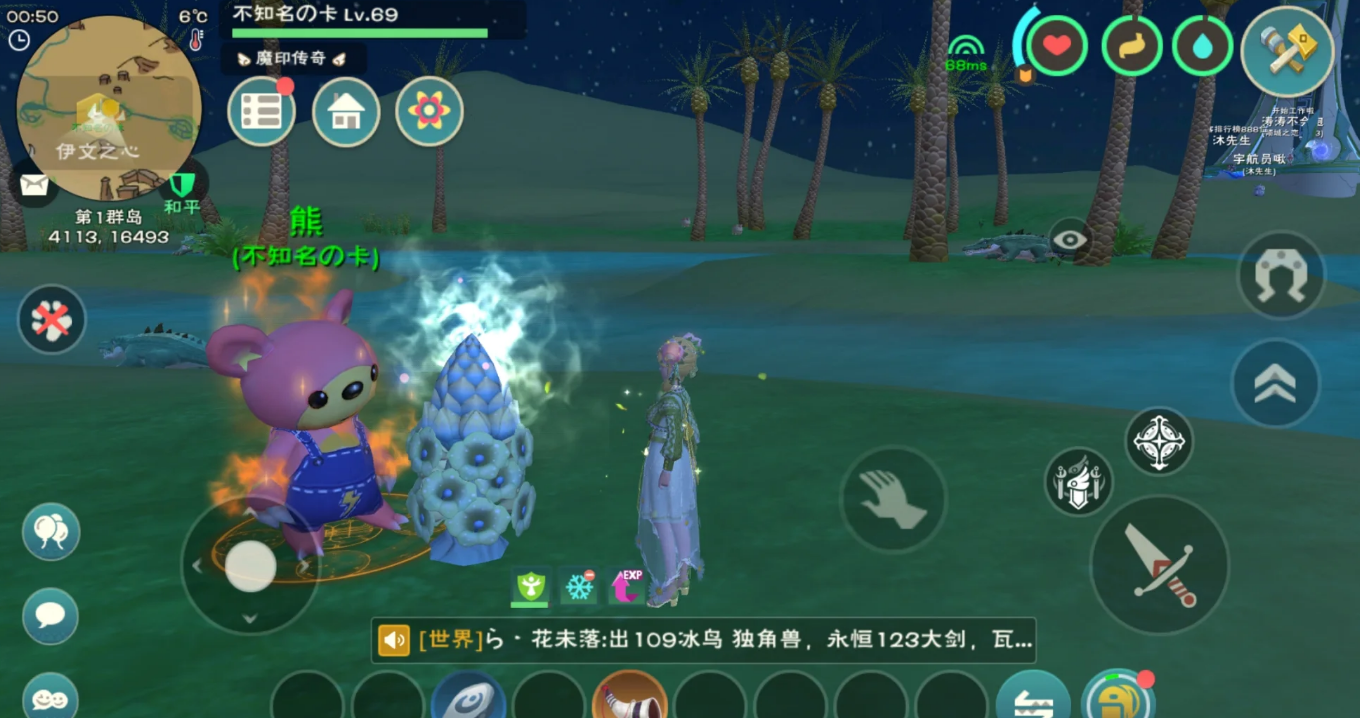
Task: Open the list menu with red notification
Action: point(261,112)
